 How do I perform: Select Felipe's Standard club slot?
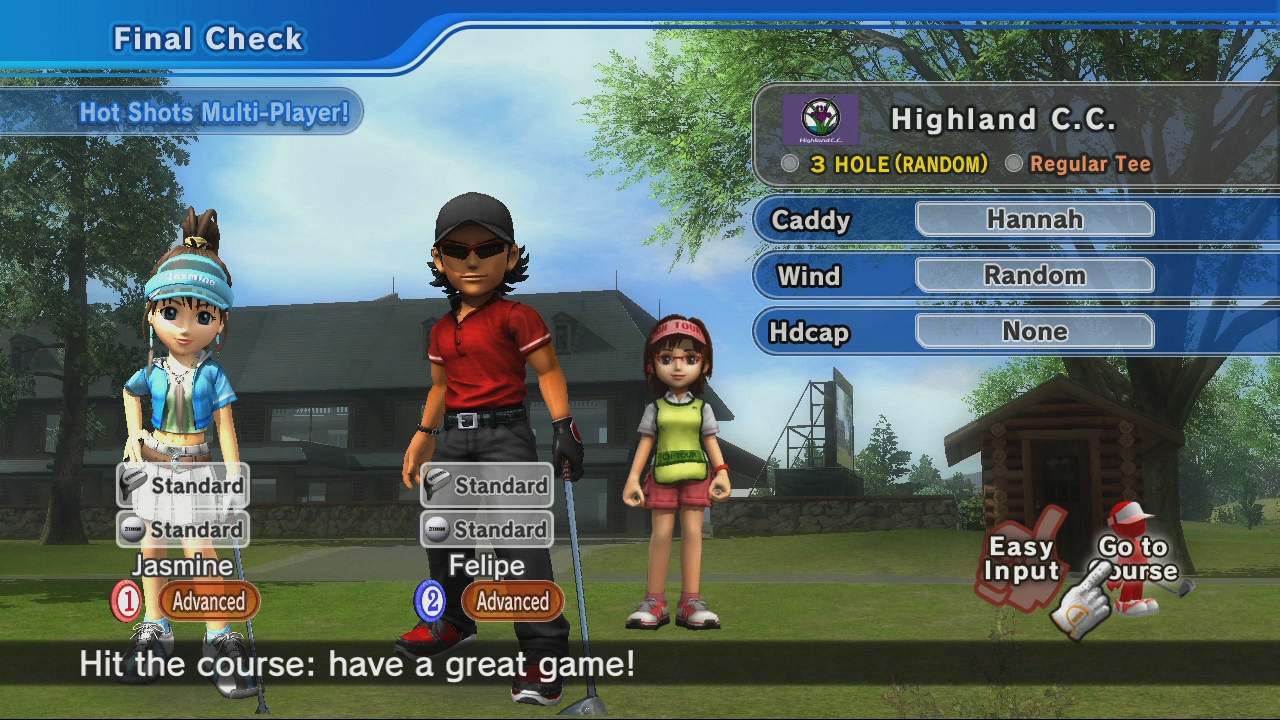coord(487,486)
